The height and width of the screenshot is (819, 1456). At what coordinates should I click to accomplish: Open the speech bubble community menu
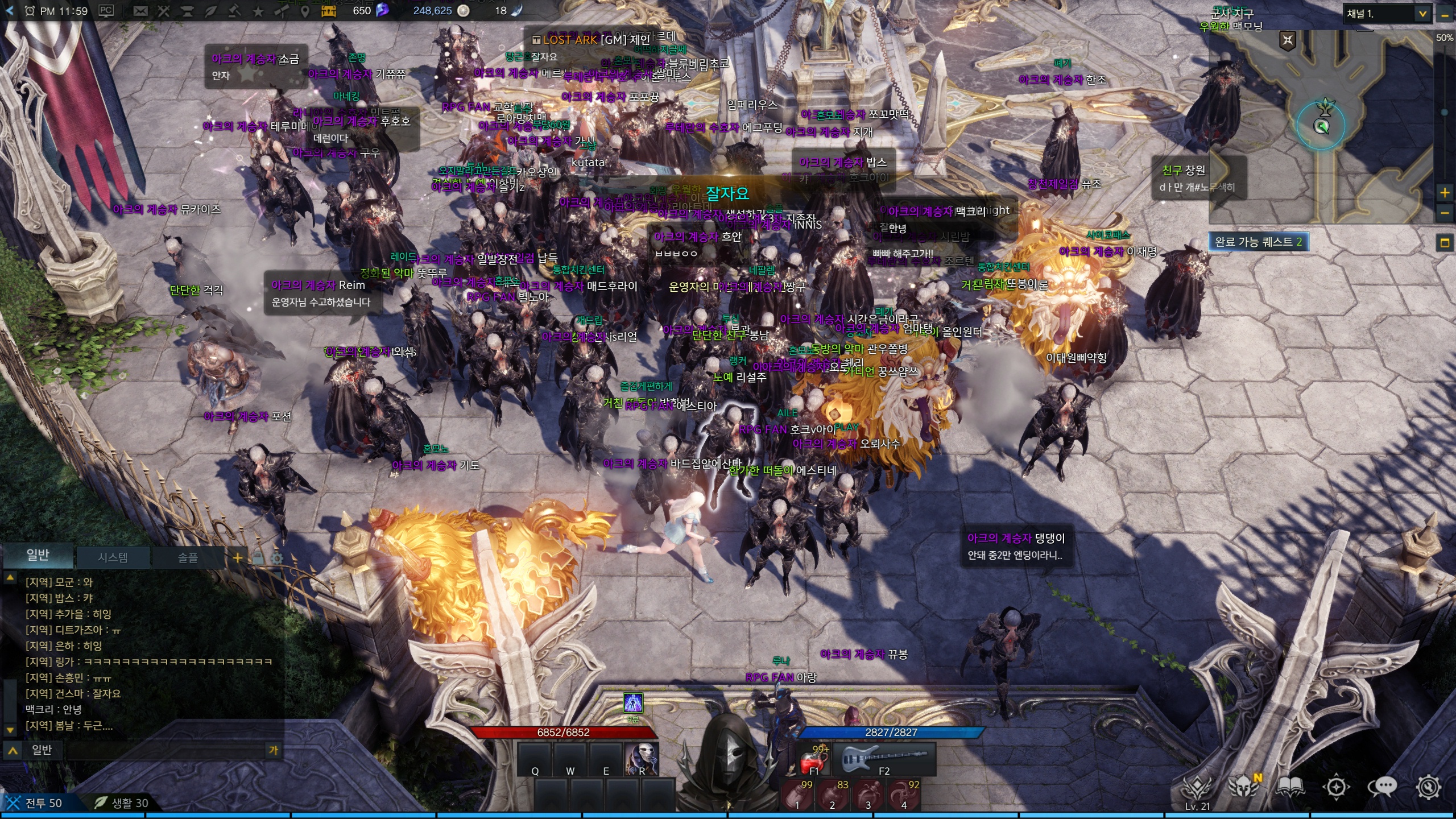point(1382,787)
